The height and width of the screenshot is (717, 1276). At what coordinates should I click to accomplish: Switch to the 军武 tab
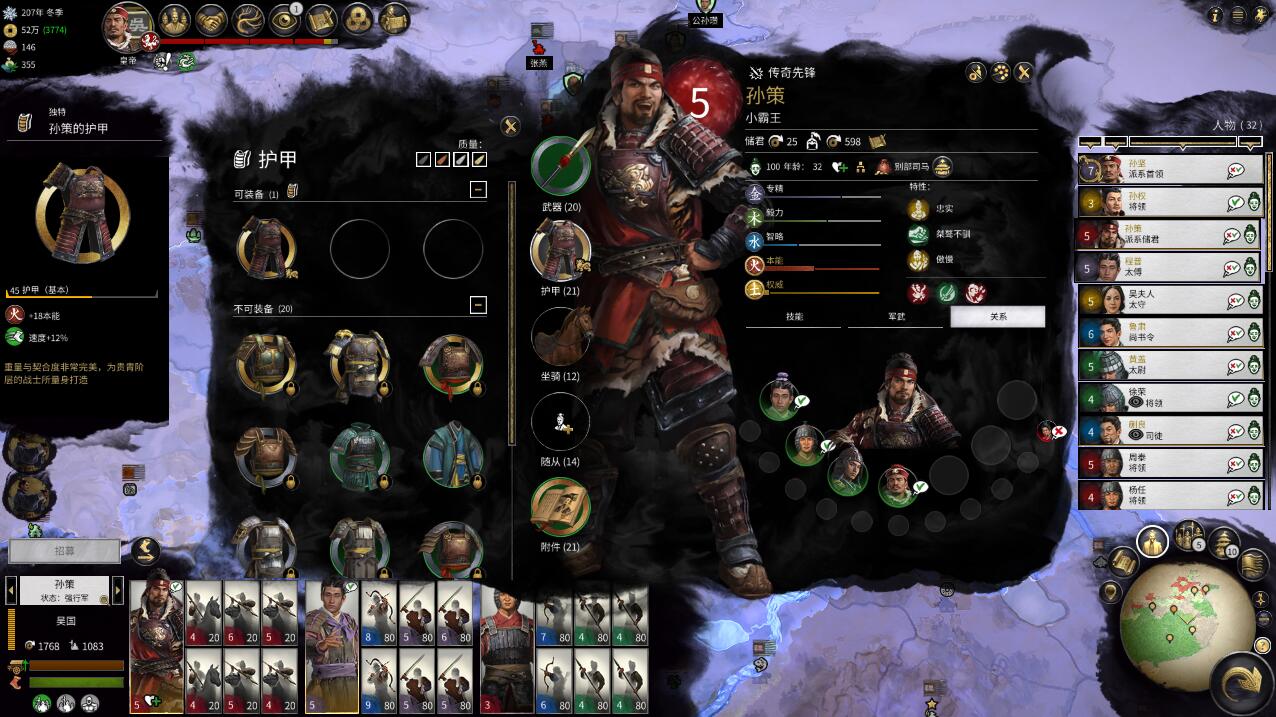(895, 317)
